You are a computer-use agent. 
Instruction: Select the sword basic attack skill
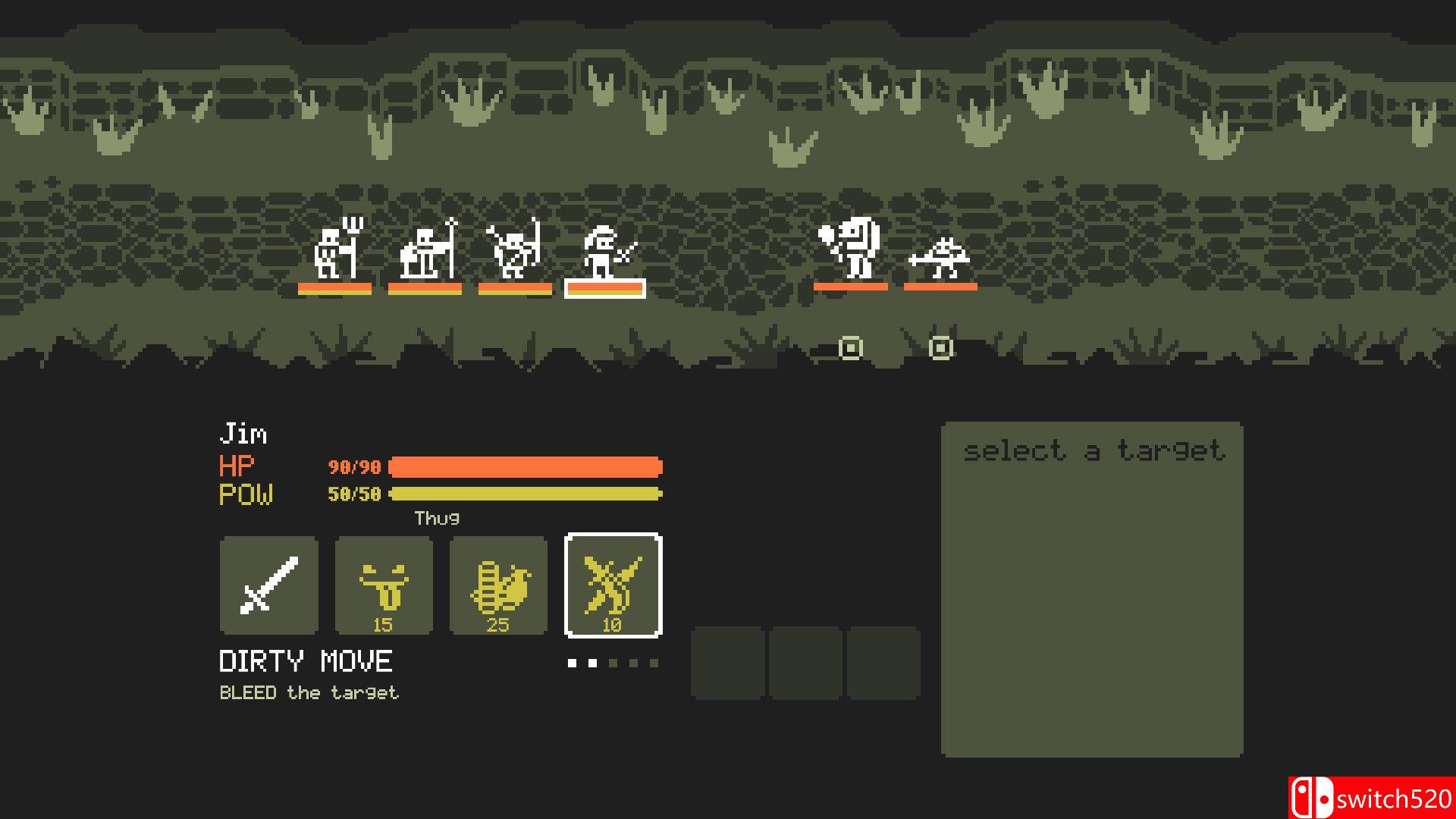268,586
